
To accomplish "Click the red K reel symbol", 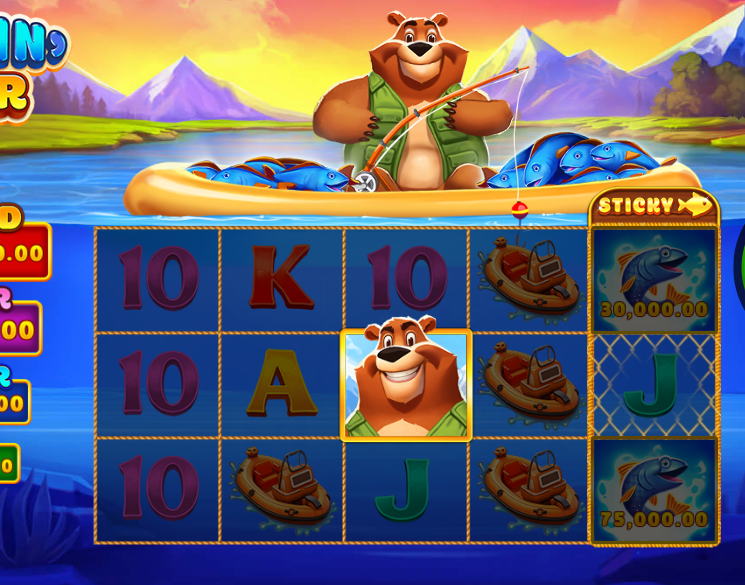I will (281, 278).
